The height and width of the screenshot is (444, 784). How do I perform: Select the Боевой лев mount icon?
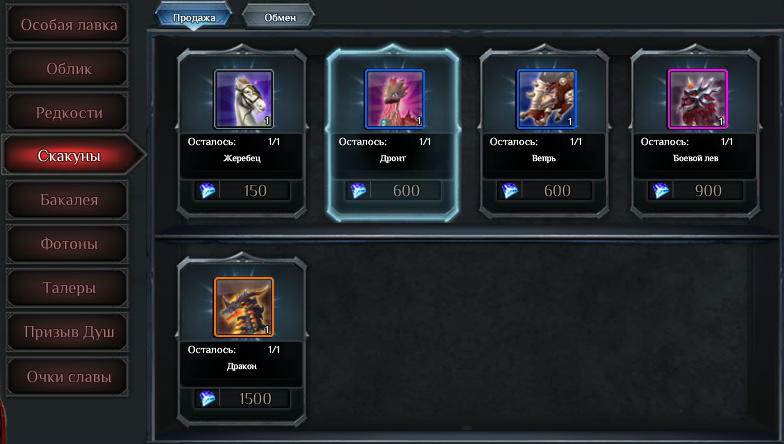pos(697,99)
